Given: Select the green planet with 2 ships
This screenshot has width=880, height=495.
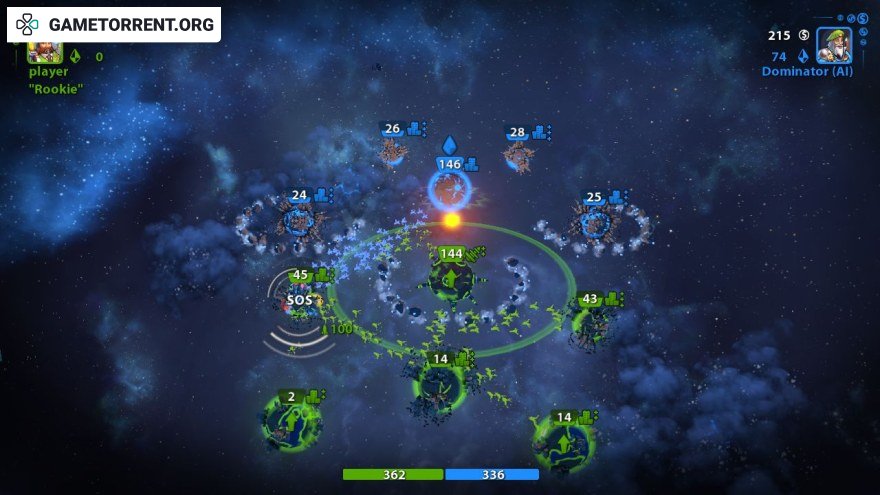Looking at the screenshot, I should (291, 422).
